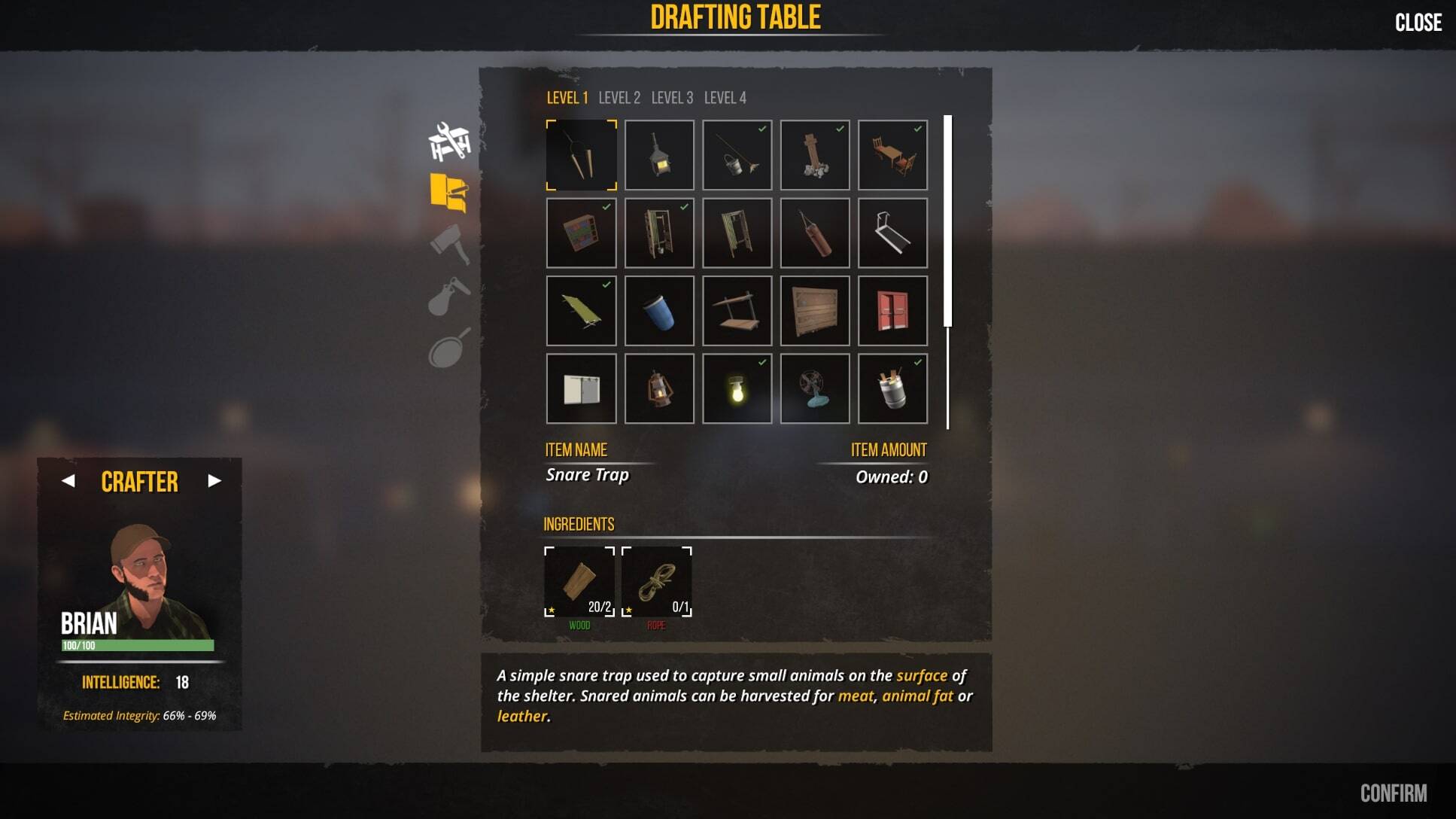1456x819 pixels.
Task: Select the Snare Trap recipe slot
Action: (x=581, y=155)
